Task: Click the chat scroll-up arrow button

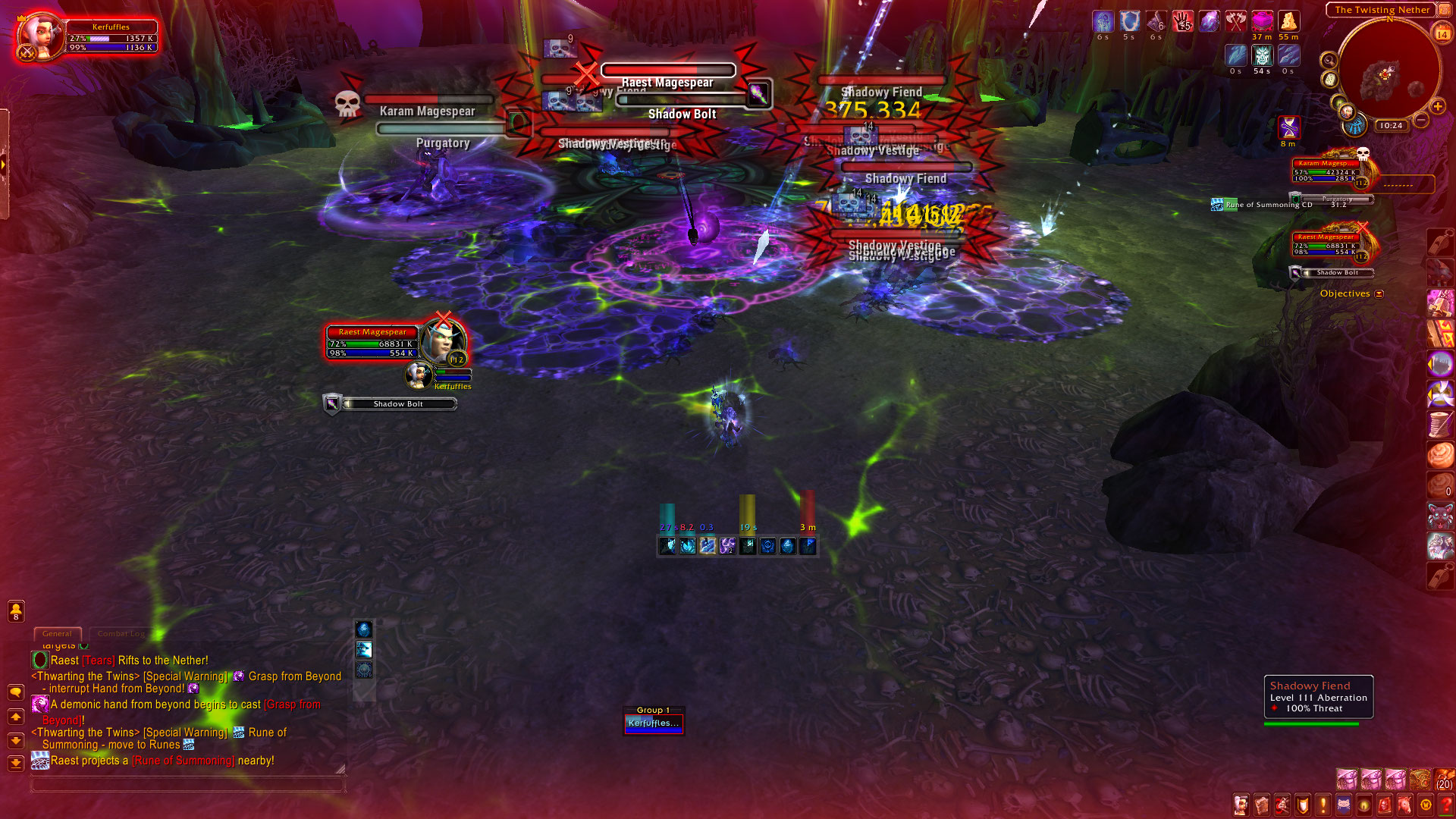Action: 15,717
